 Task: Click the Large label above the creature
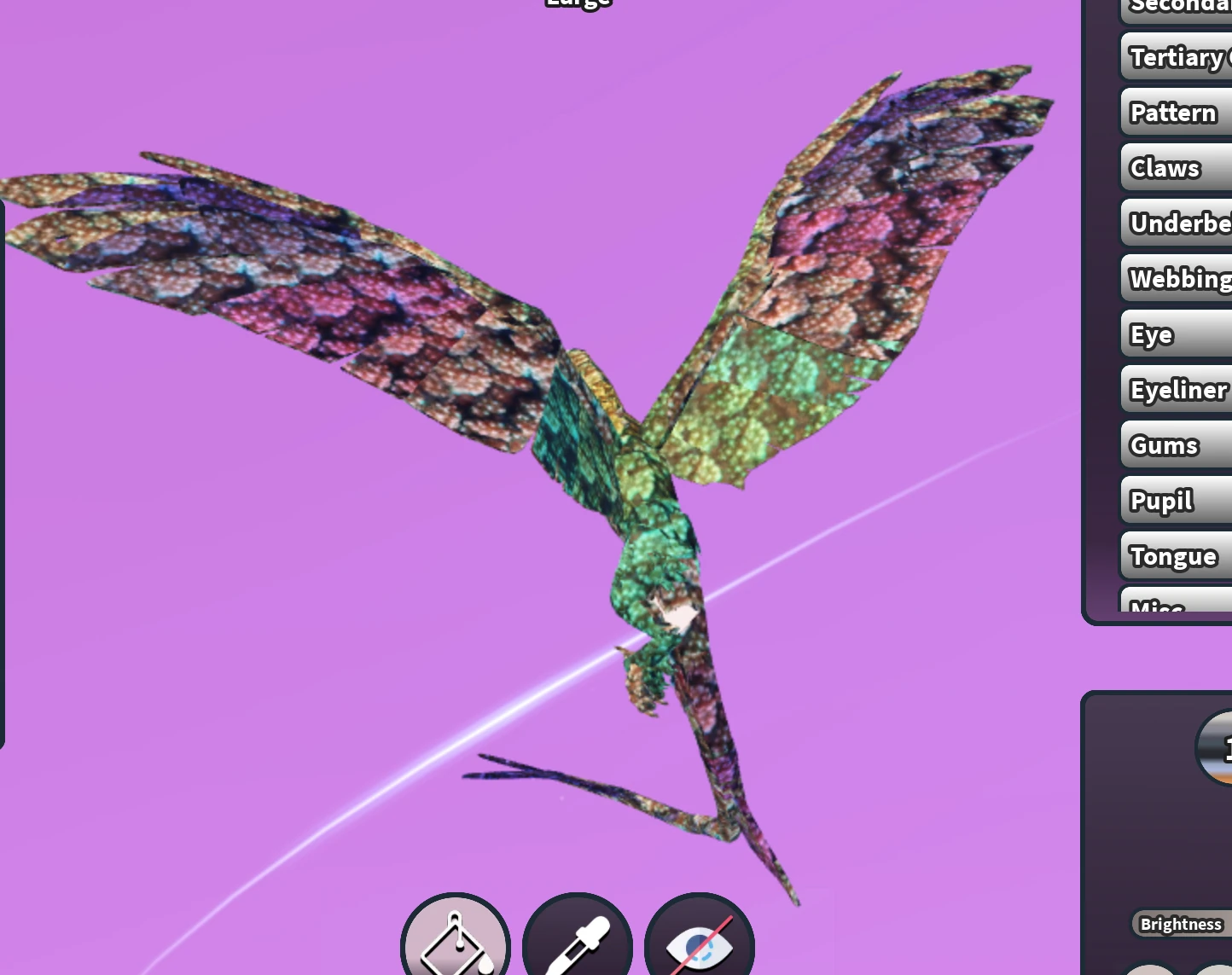(x=578, y=5)
